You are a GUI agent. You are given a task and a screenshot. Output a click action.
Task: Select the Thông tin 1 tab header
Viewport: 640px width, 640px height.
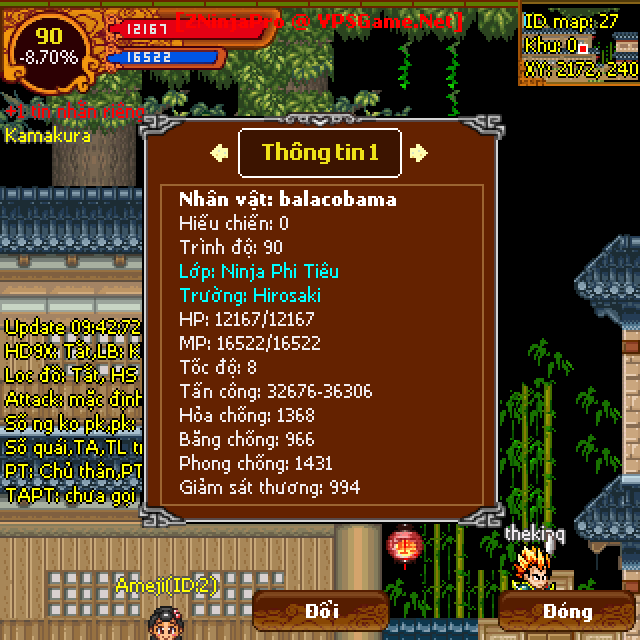(320, 152)
